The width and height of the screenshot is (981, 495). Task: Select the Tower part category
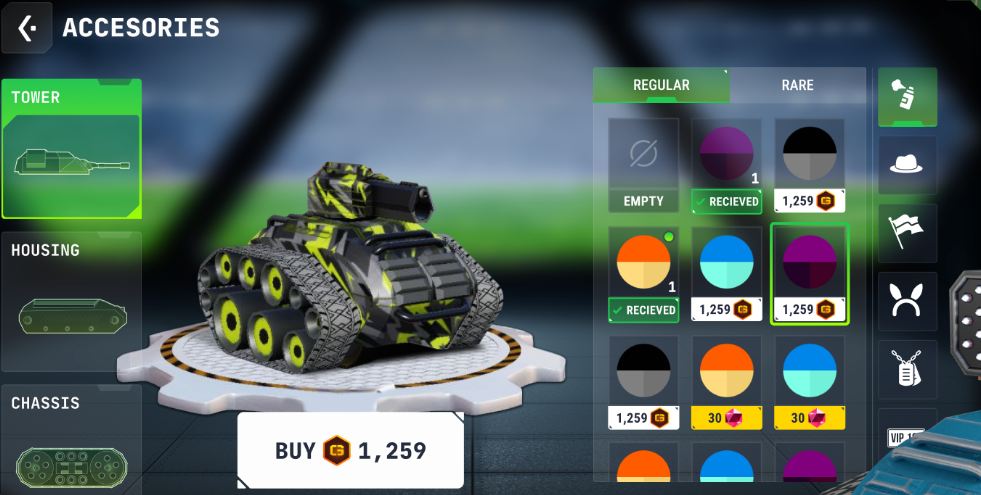click(71, 149)
